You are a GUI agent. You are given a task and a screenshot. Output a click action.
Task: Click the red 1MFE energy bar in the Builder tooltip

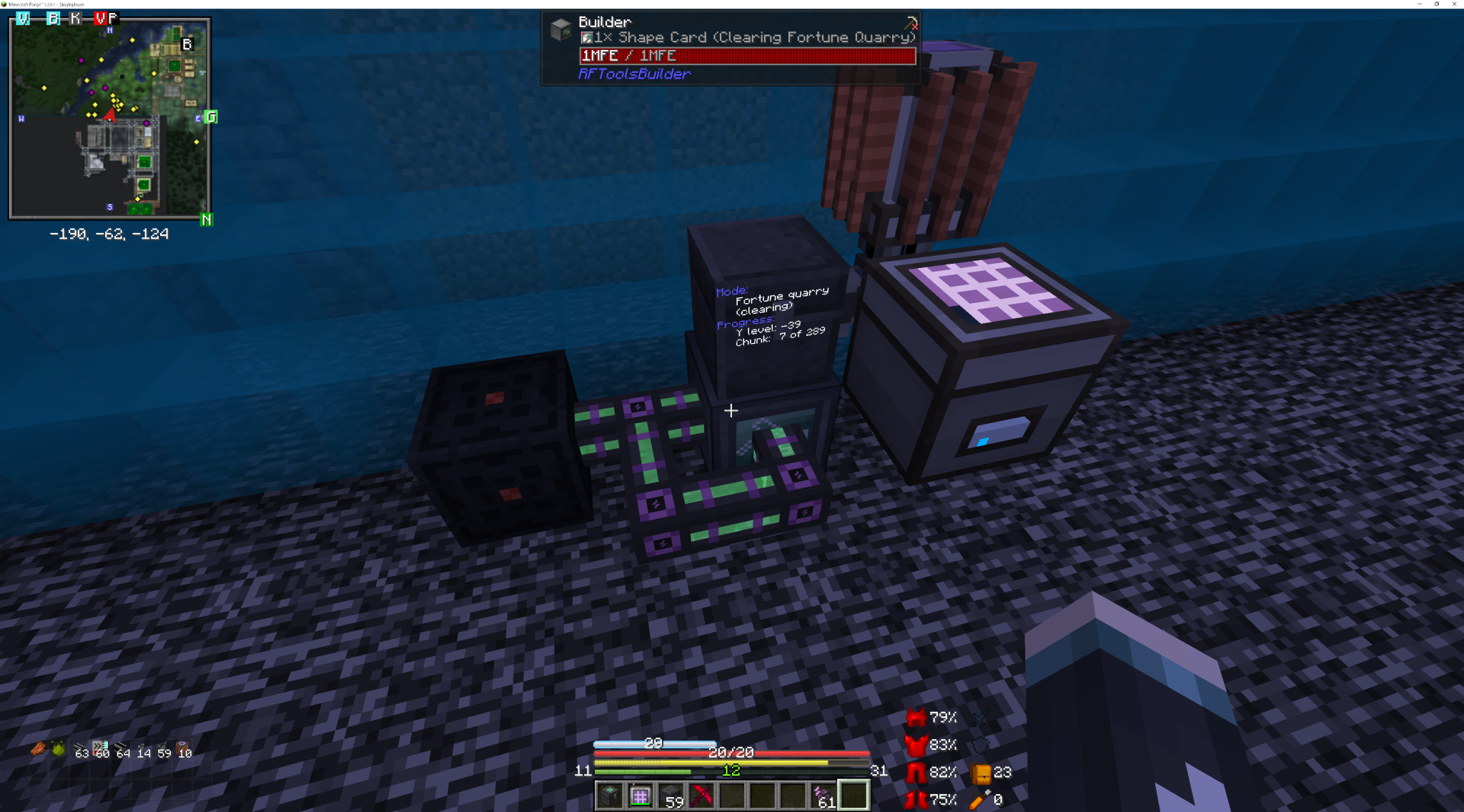pos(746,56)
